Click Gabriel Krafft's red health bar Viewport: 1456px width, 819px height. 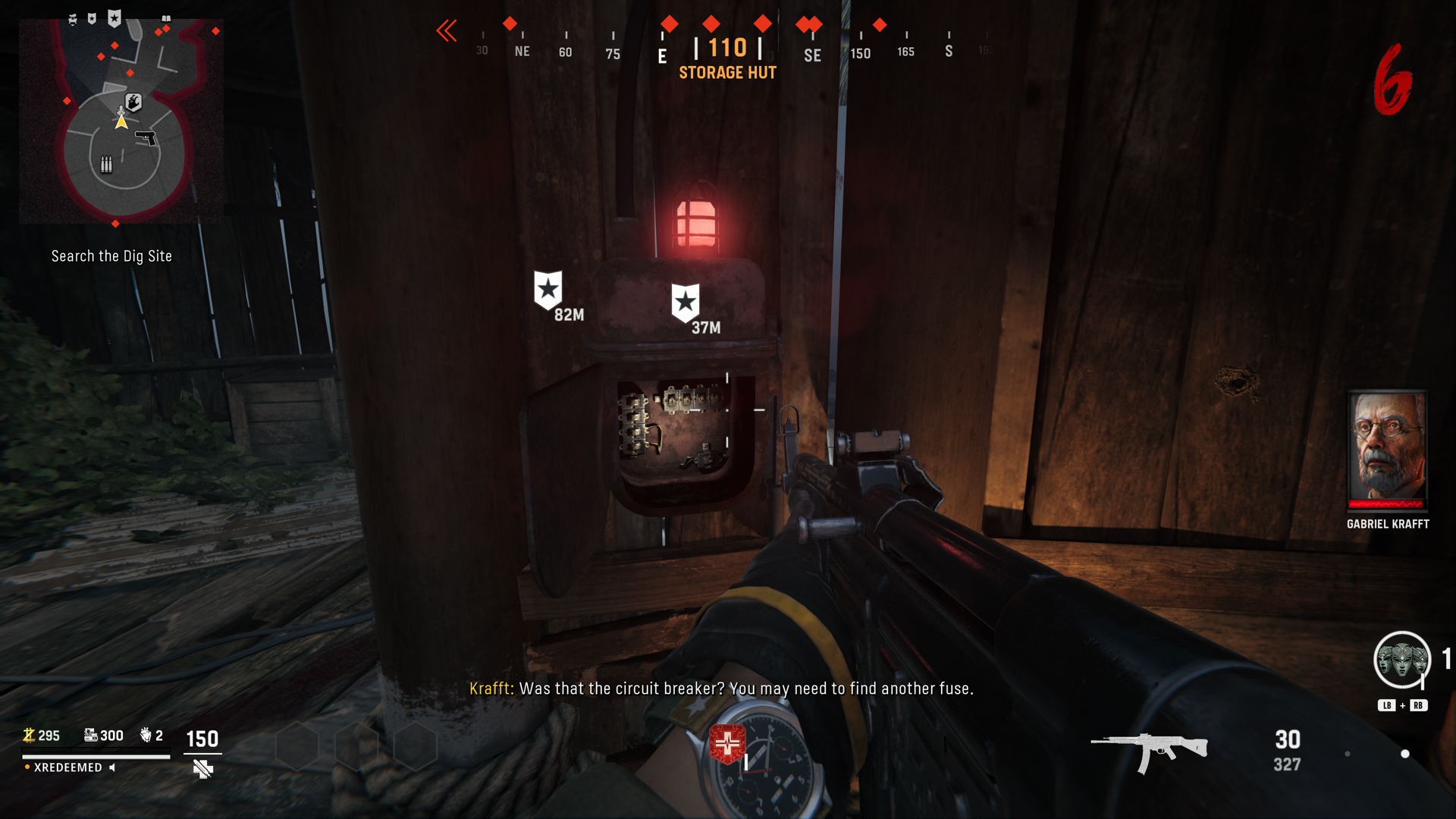pyautogui.click(x=1387, y=503)
